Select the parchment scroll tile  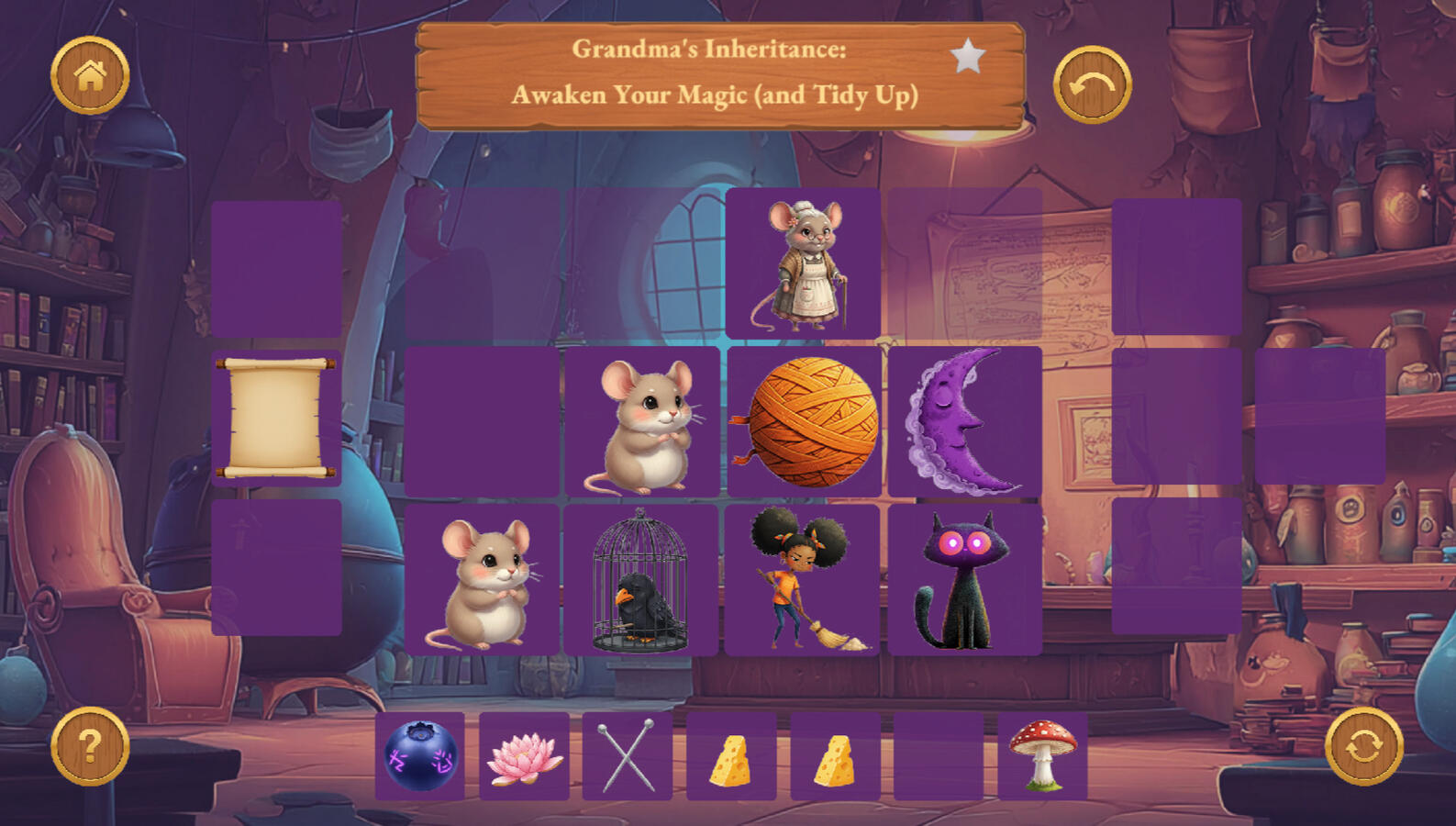(276, 418)
